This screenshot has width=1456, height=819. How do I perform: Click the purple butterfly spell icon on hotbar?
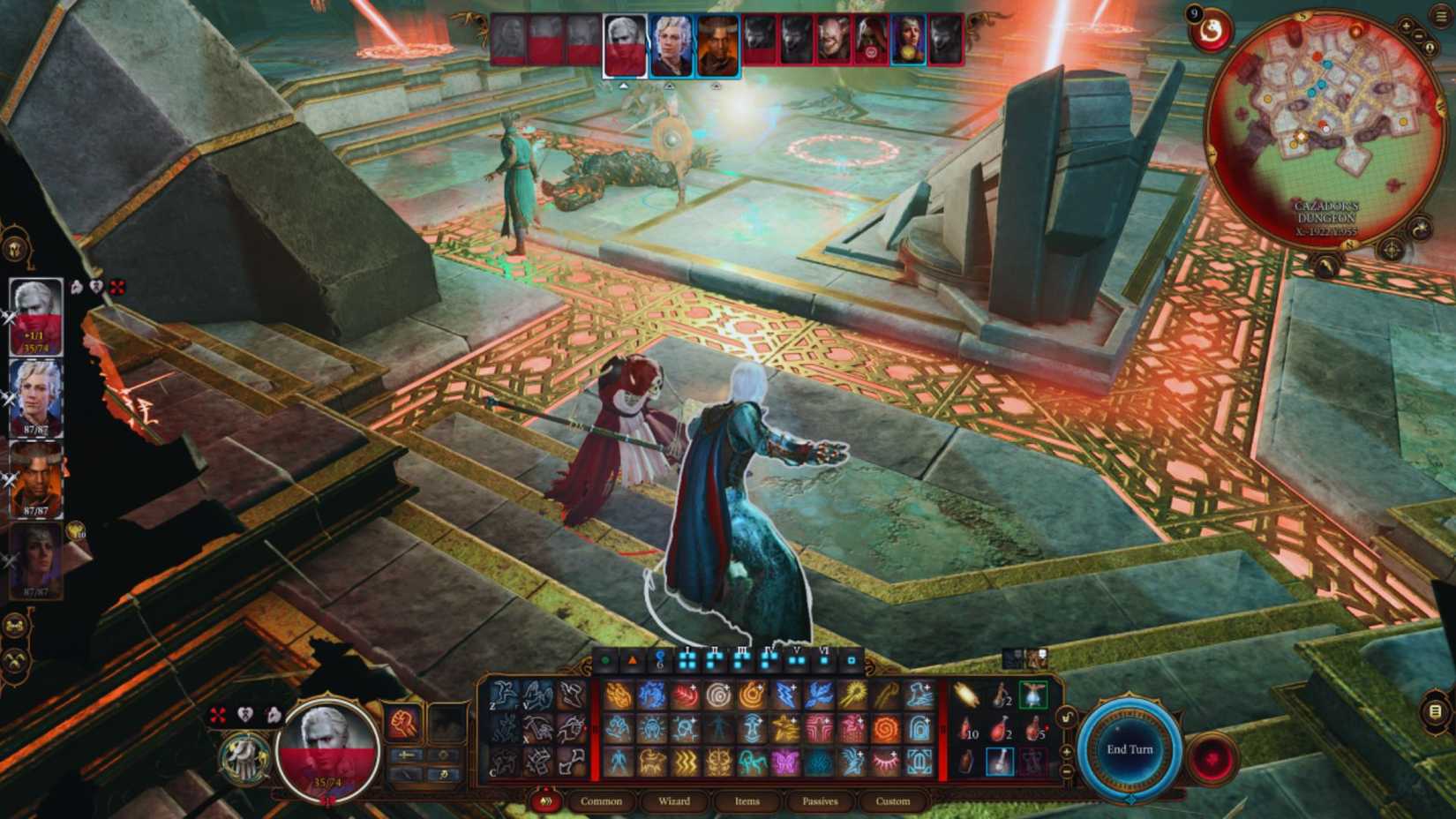[x=784, y=762]
